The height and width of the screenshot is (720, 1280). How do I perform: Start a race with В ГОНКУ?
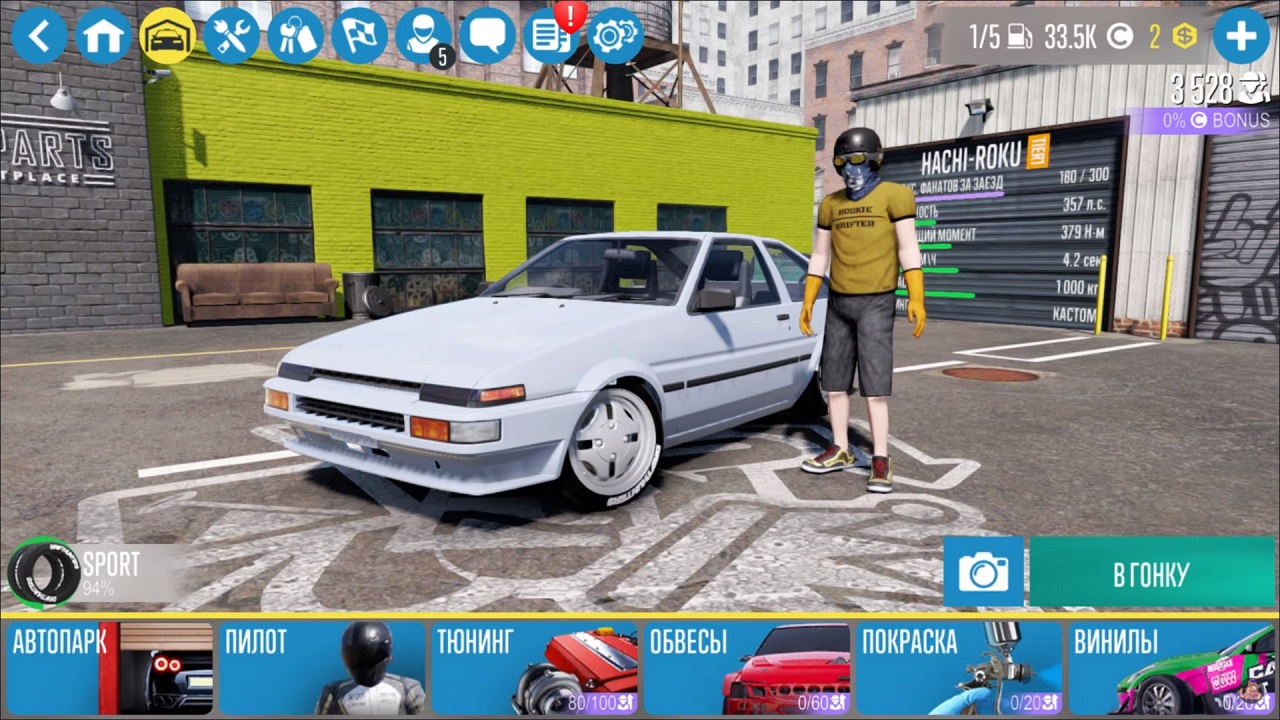click(1151, 574)
